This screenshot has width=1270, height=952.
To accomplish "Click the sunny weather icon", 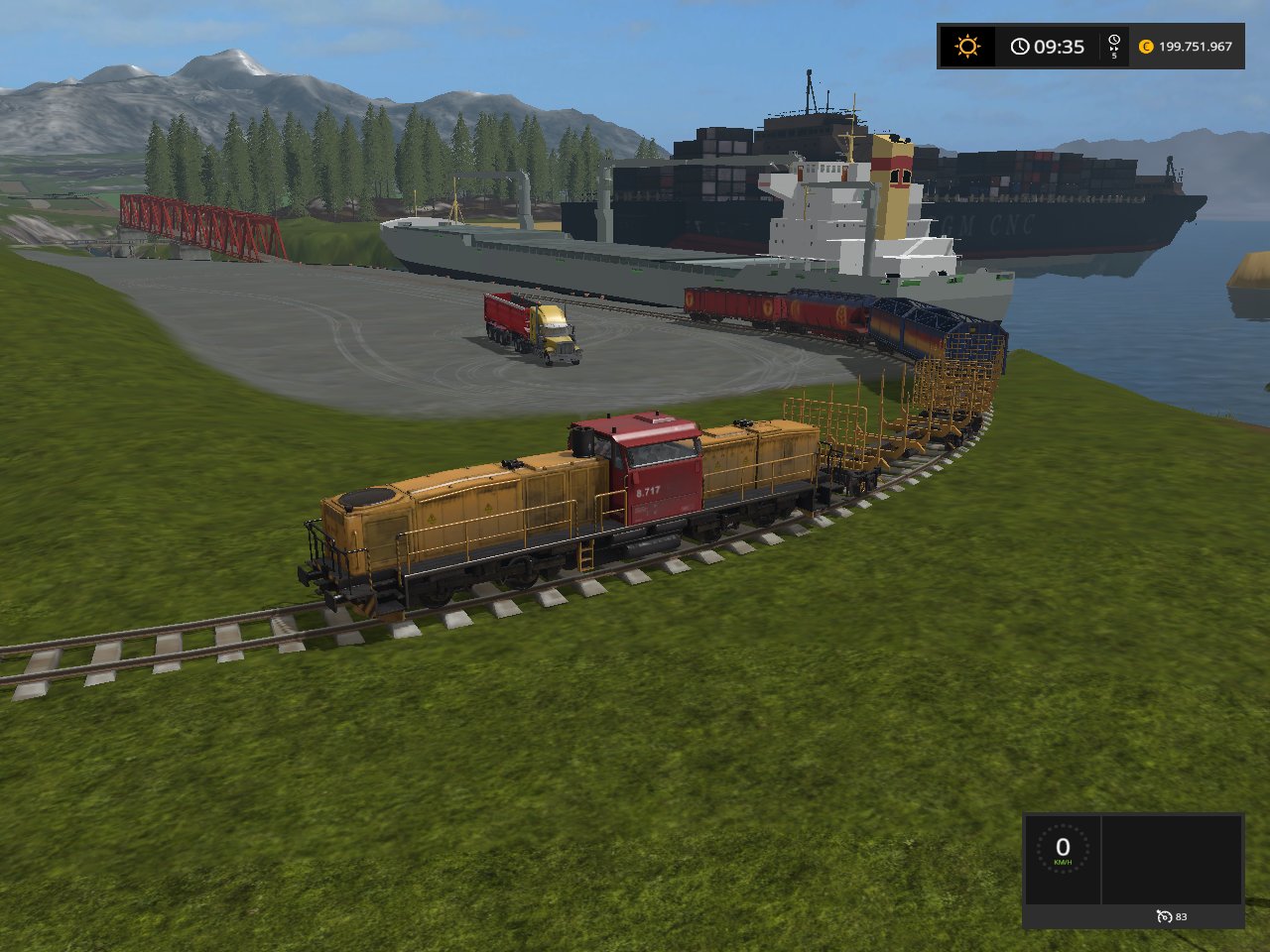I will 966,47.
